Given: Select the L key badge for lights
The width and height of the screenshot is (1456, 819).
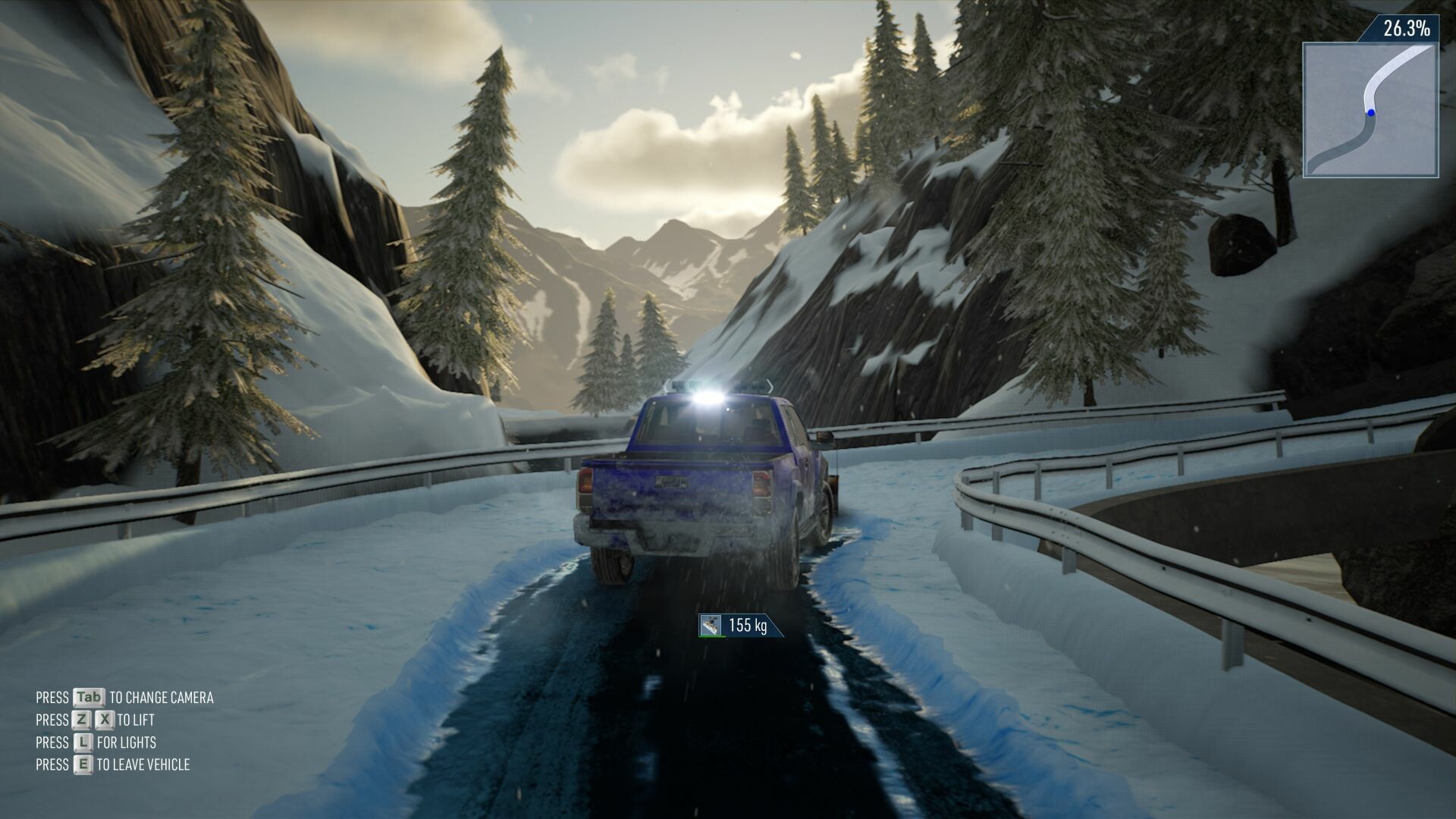Looking at the screenshot, I should pos(83,741).
